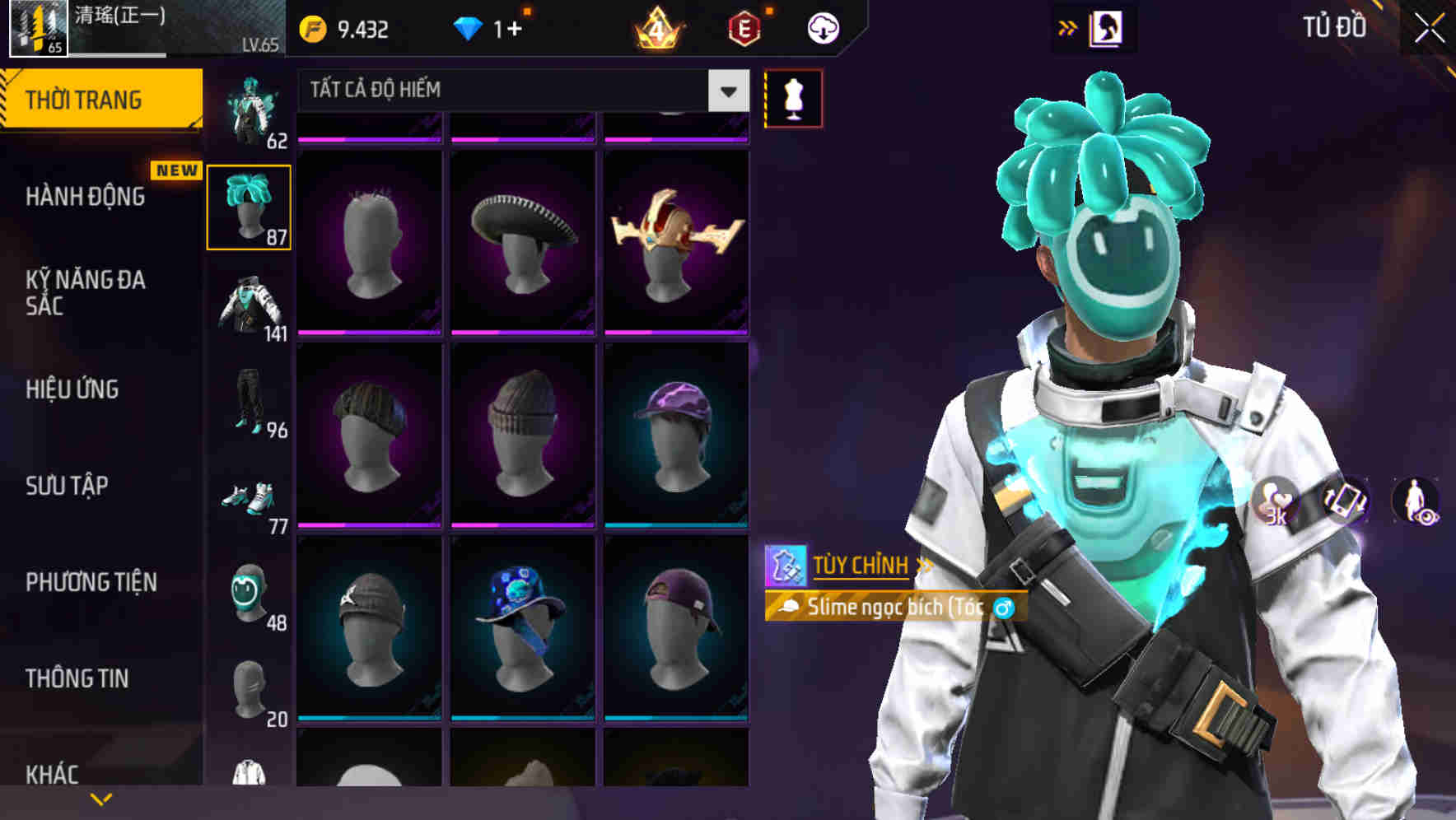Click the 3k likes heart icon

[1276, 500]
